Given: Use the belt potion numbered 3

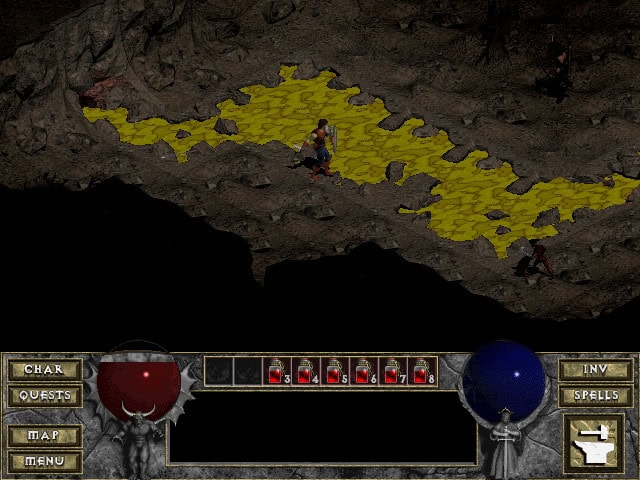Looking at the screenshot, I should (278, 371).
